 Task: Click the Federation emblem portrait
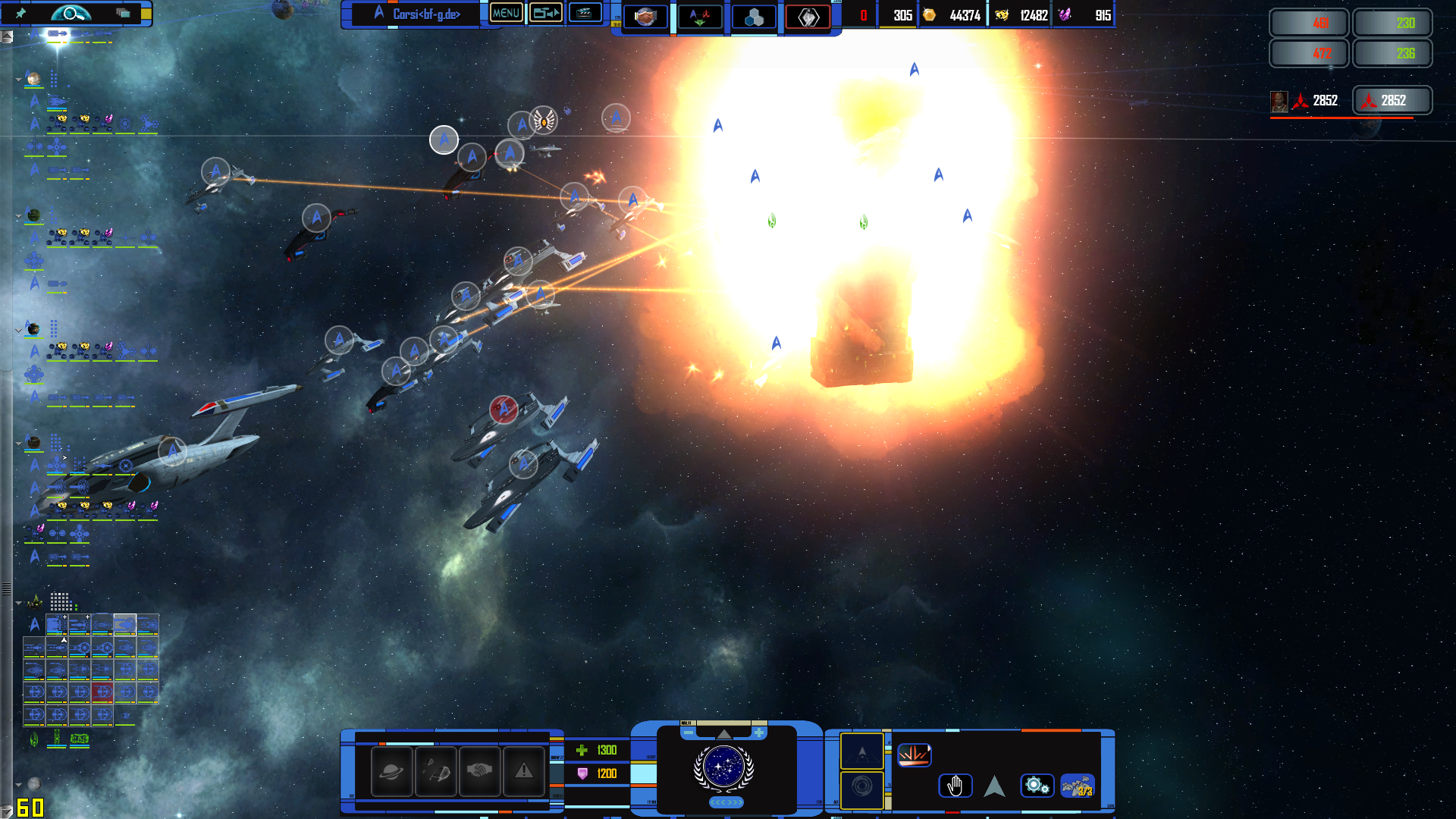click(x=723, y=767)
